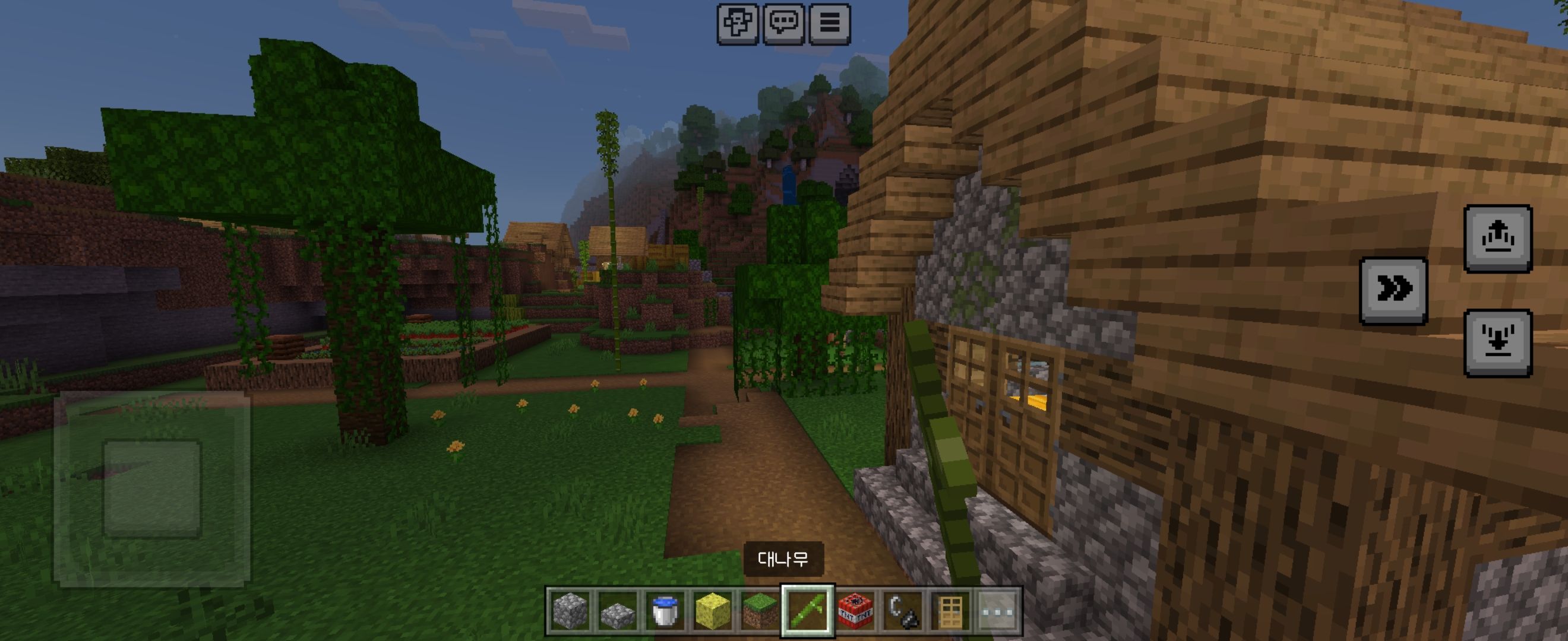
Task: Open the inventory with the three-dots button
Action: pos(998,610)
